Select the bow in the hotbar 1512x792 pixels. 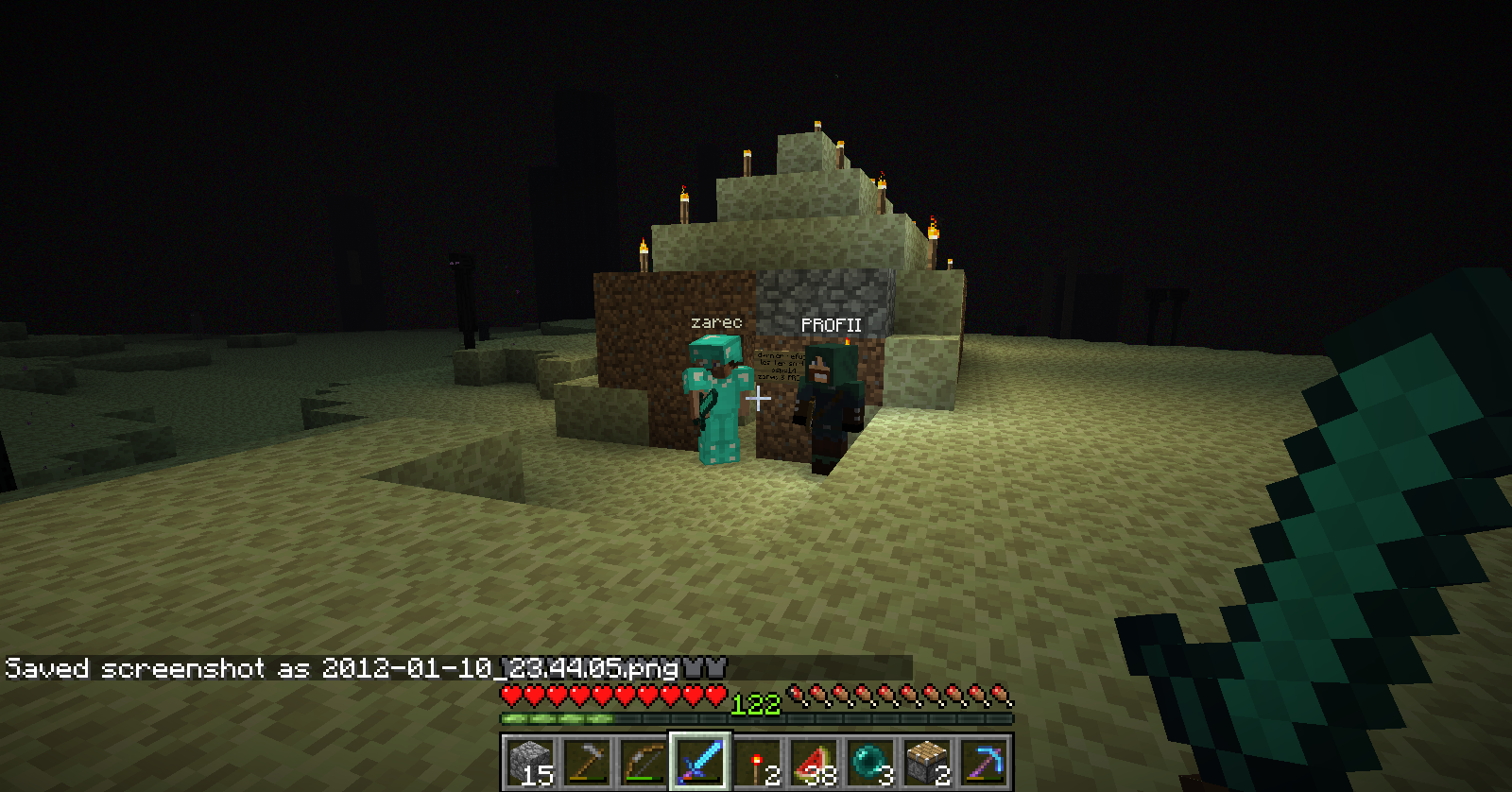[x=643, y=761]
